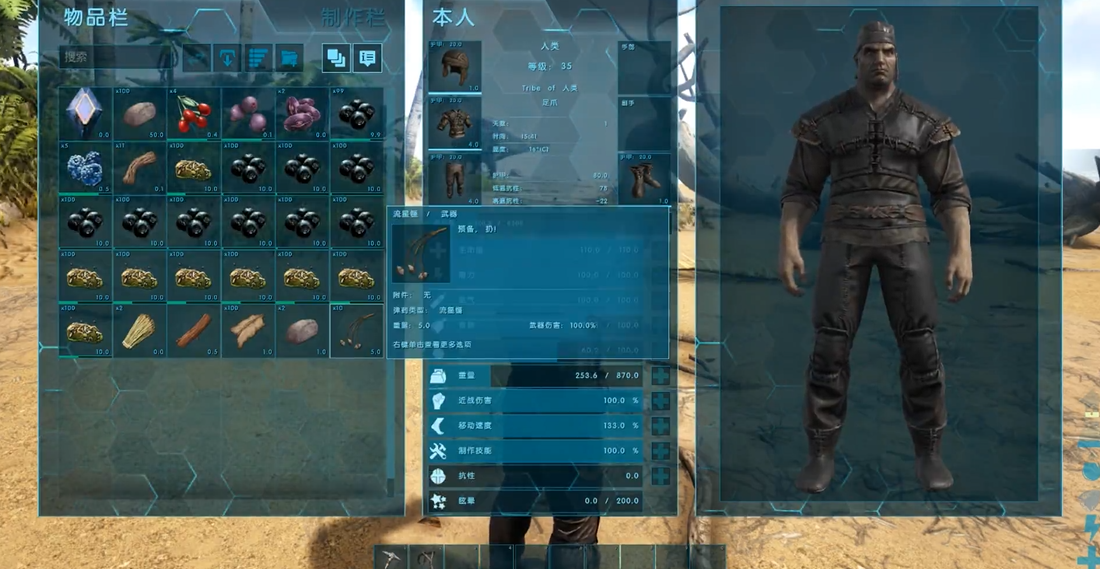
Task: Choose the purple seeds slot
Action: [302, 113]
